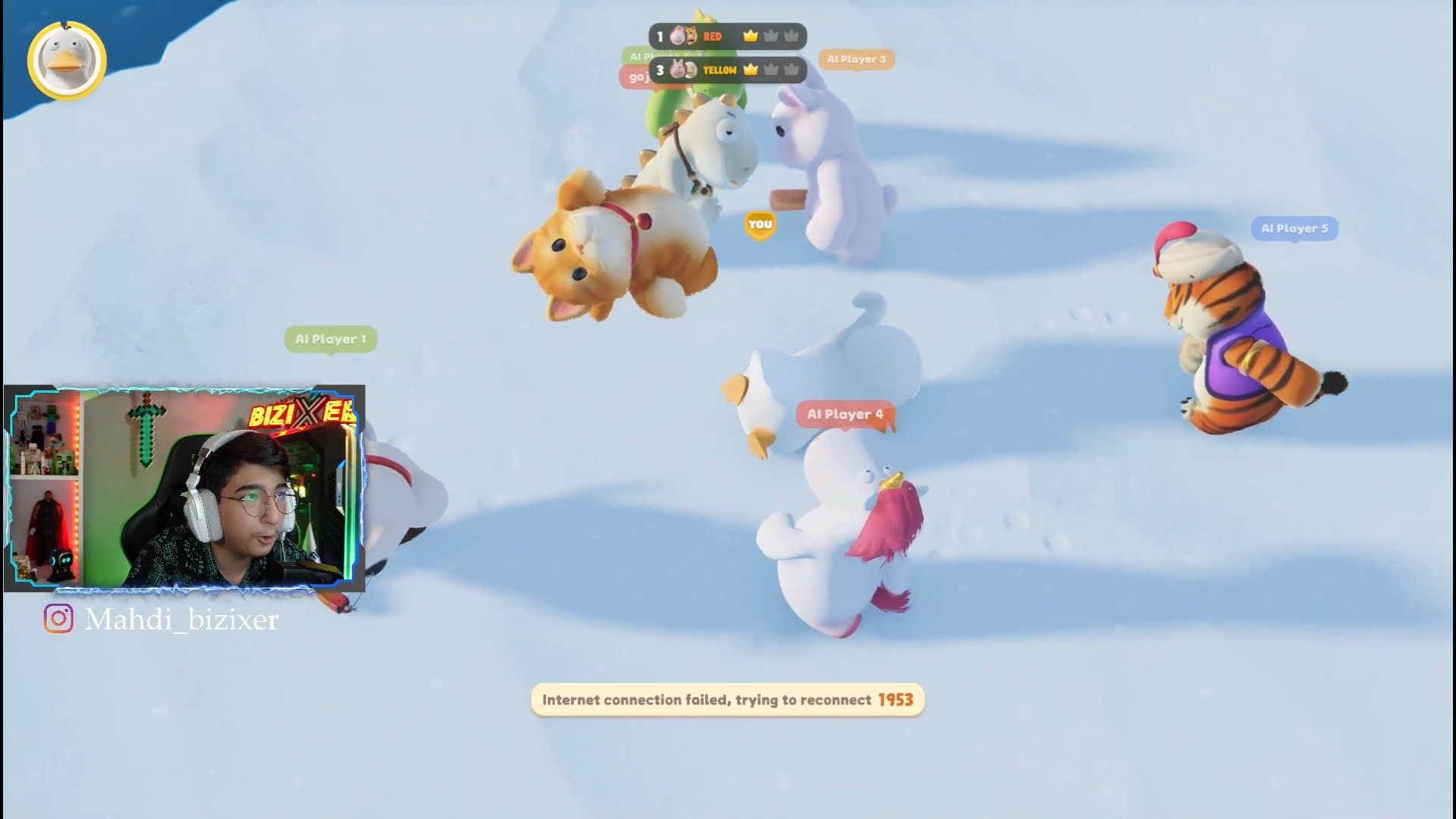
Task: Click the AI Player 1 name tag
Action: click(x=330, y=339)
